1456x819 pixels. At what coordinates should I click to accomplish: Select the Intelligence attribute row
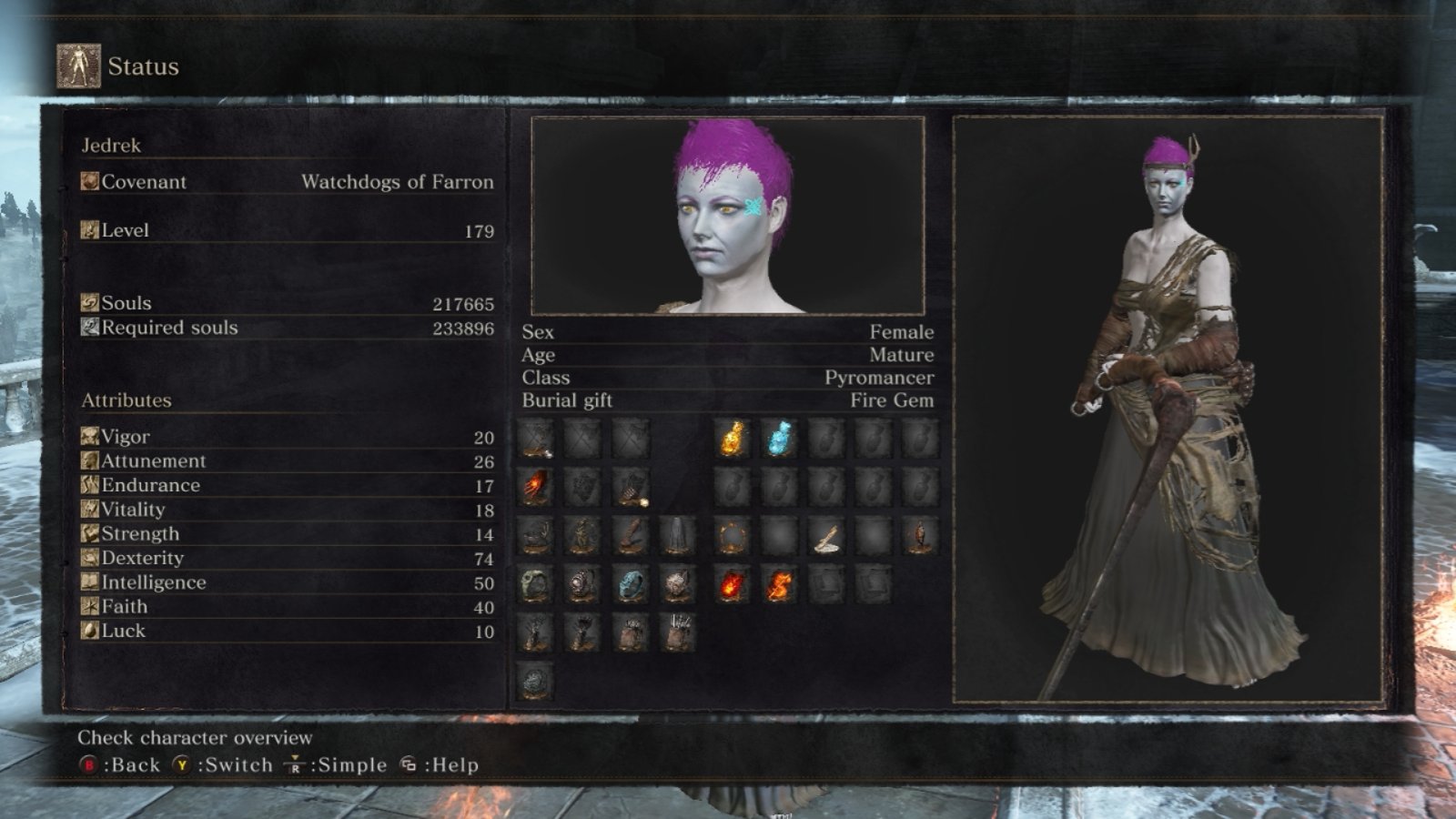pos(288,582)
